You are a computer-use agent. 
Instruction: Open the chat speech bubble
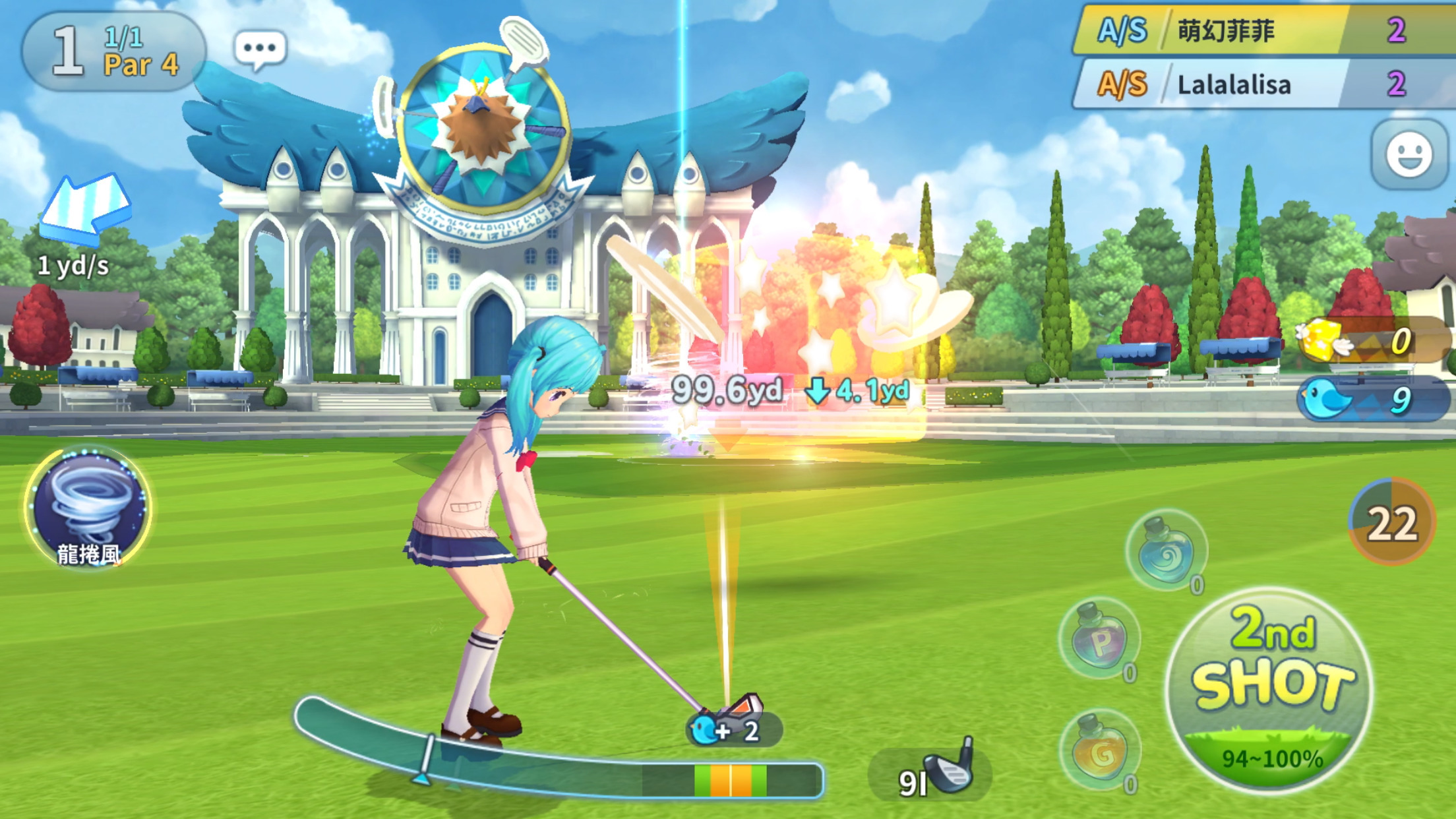point(260,49)
